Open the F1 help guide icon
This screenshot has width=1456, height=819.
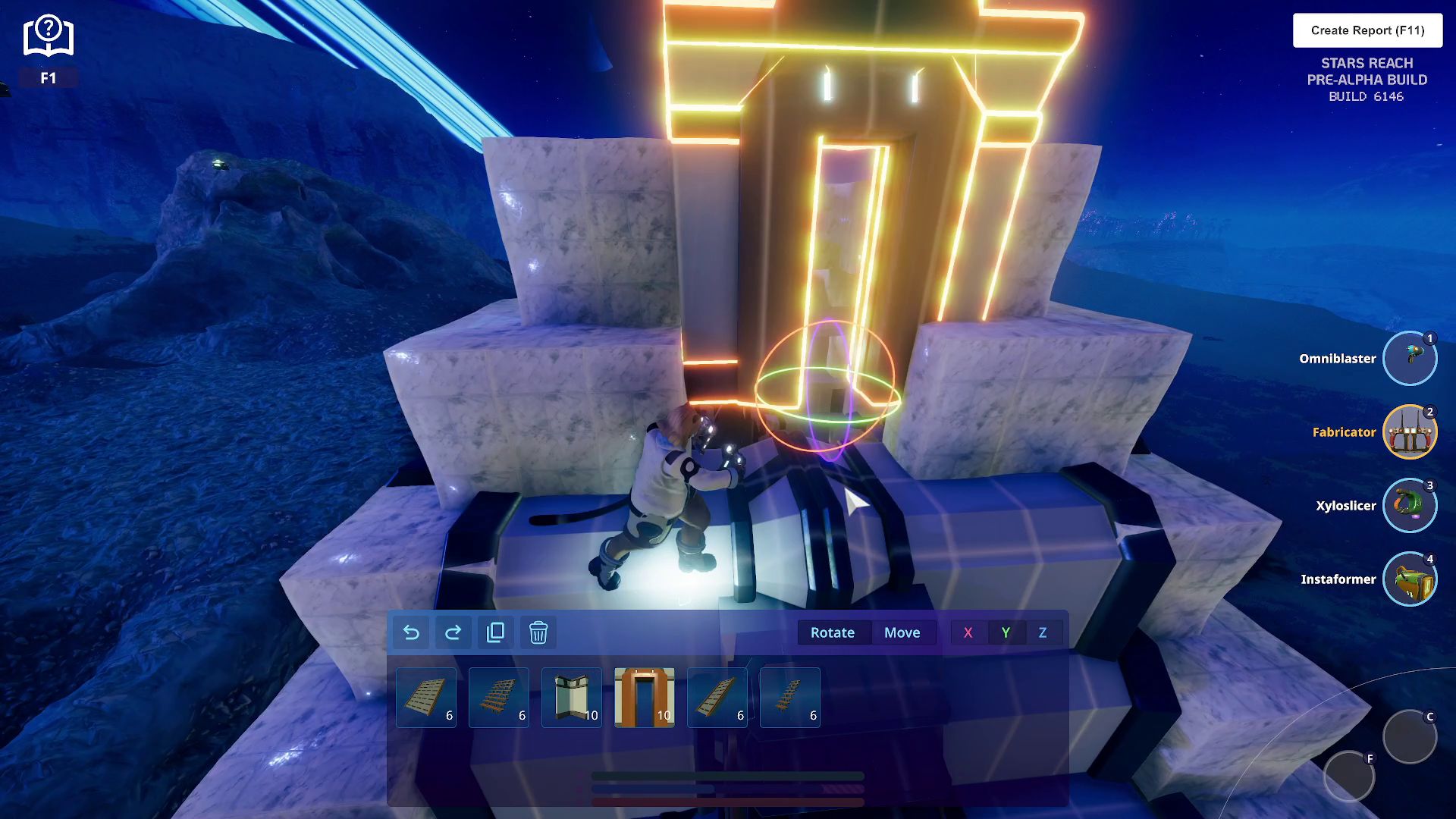pos(48,38)
